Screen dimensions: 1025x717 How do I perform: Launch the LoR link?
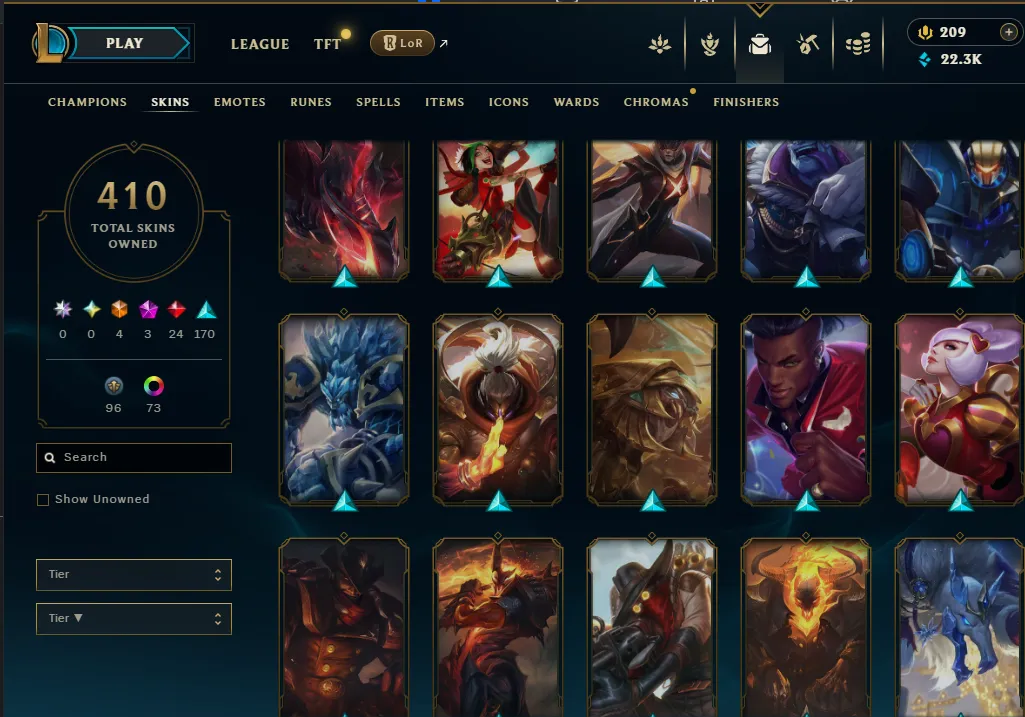point(402,44)
